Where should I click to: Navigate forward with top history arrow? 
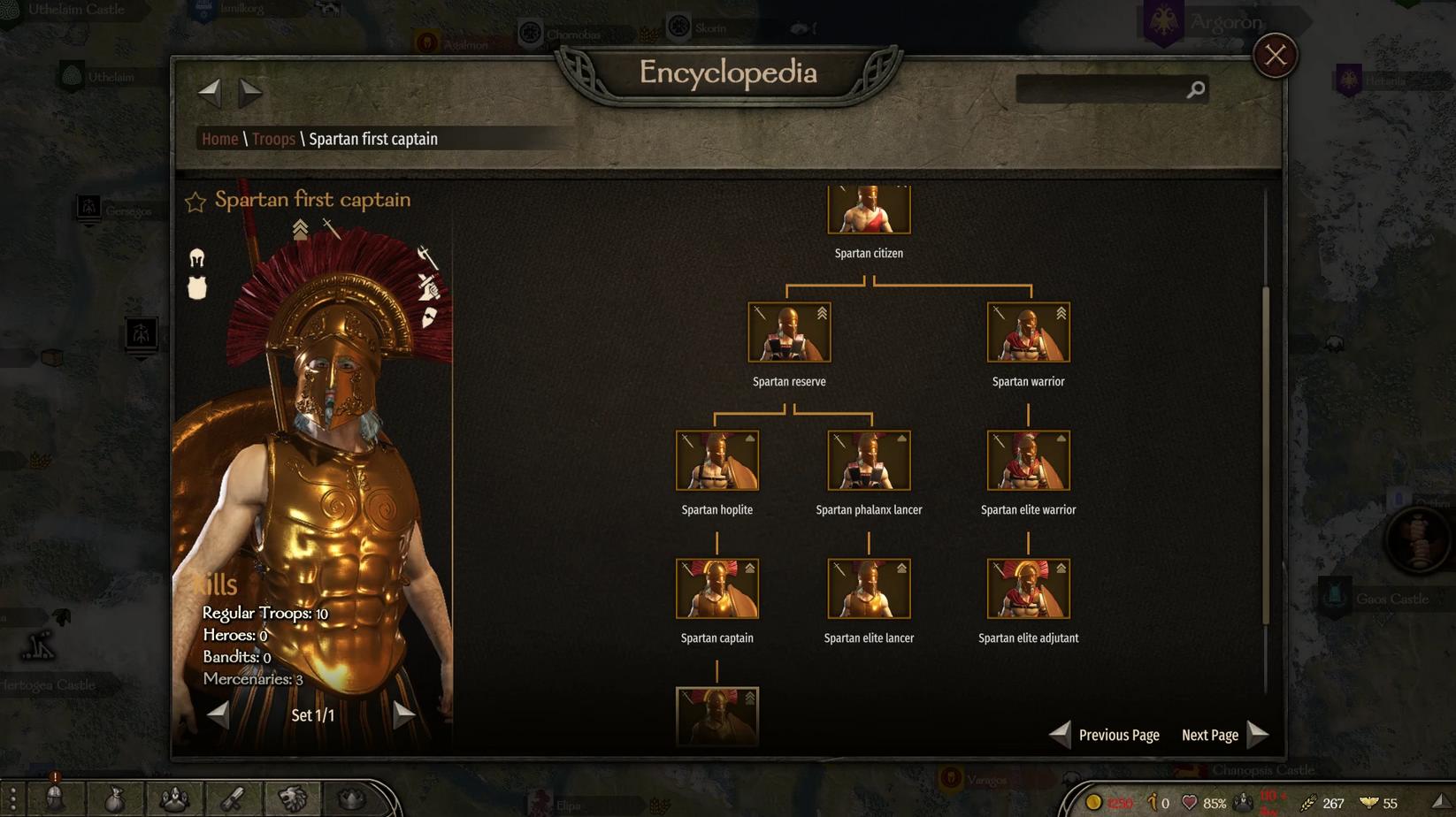coord(251,90)
